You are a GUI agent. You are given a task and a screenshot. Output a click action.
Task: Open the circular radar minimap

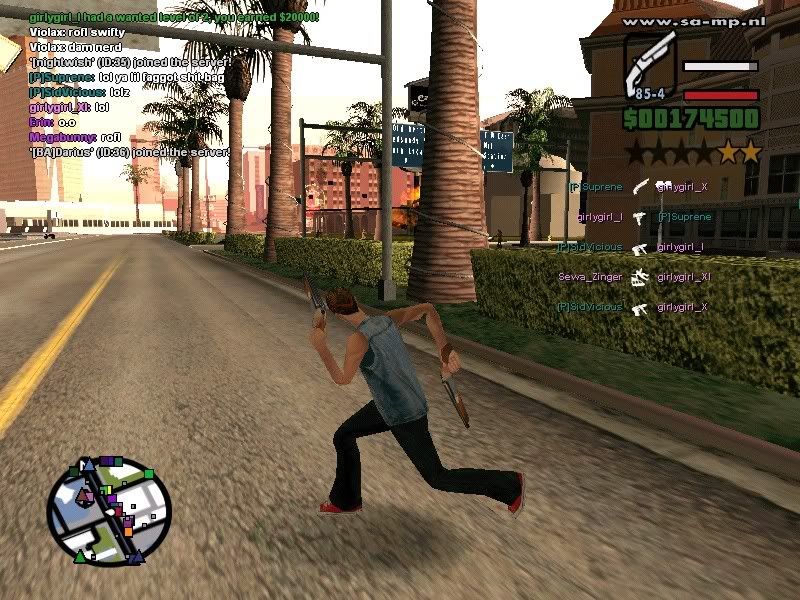[108, 511]
